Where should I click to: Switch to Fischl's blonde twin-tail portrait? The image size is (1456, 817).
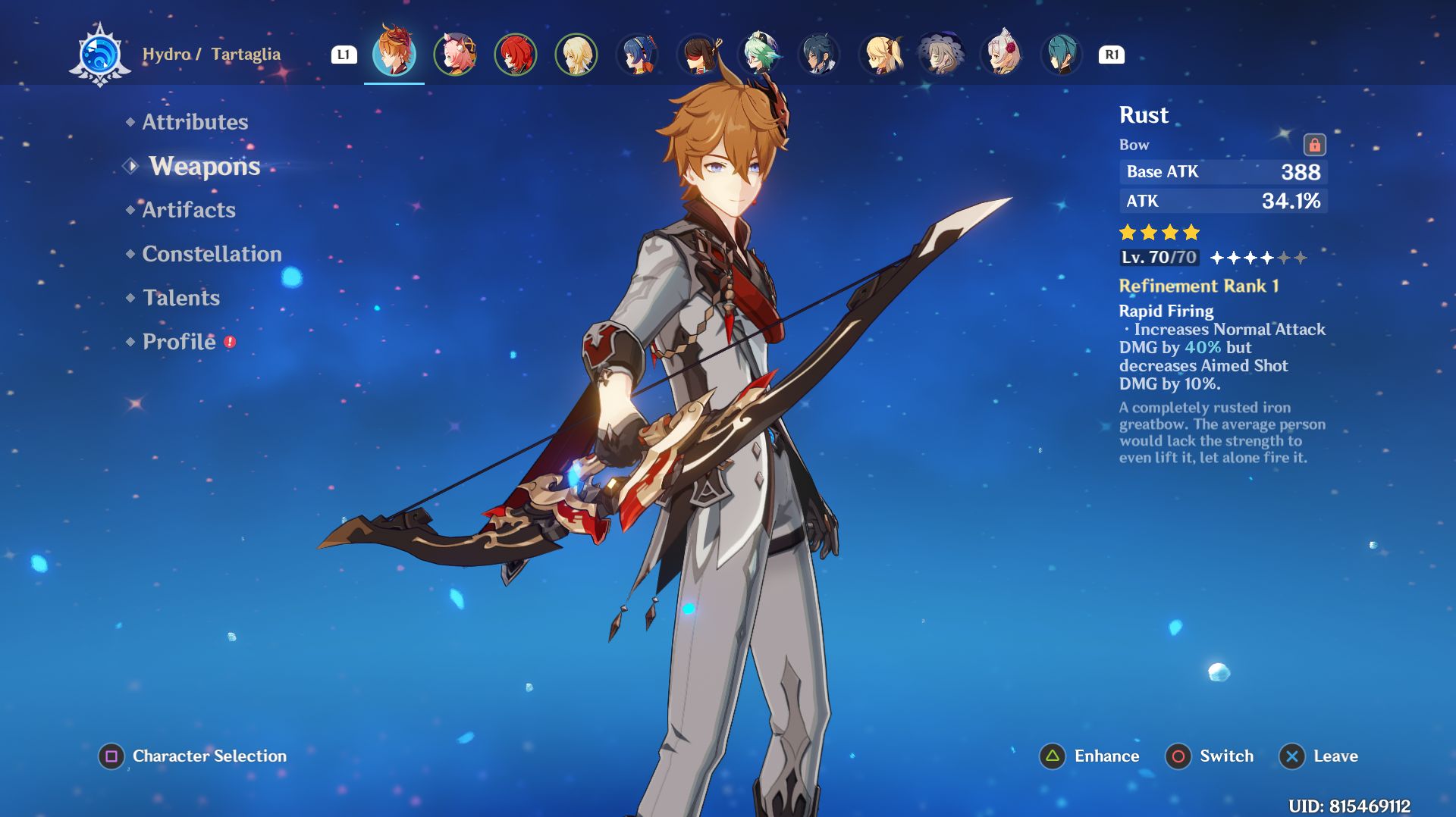click(x=880, y=55)
